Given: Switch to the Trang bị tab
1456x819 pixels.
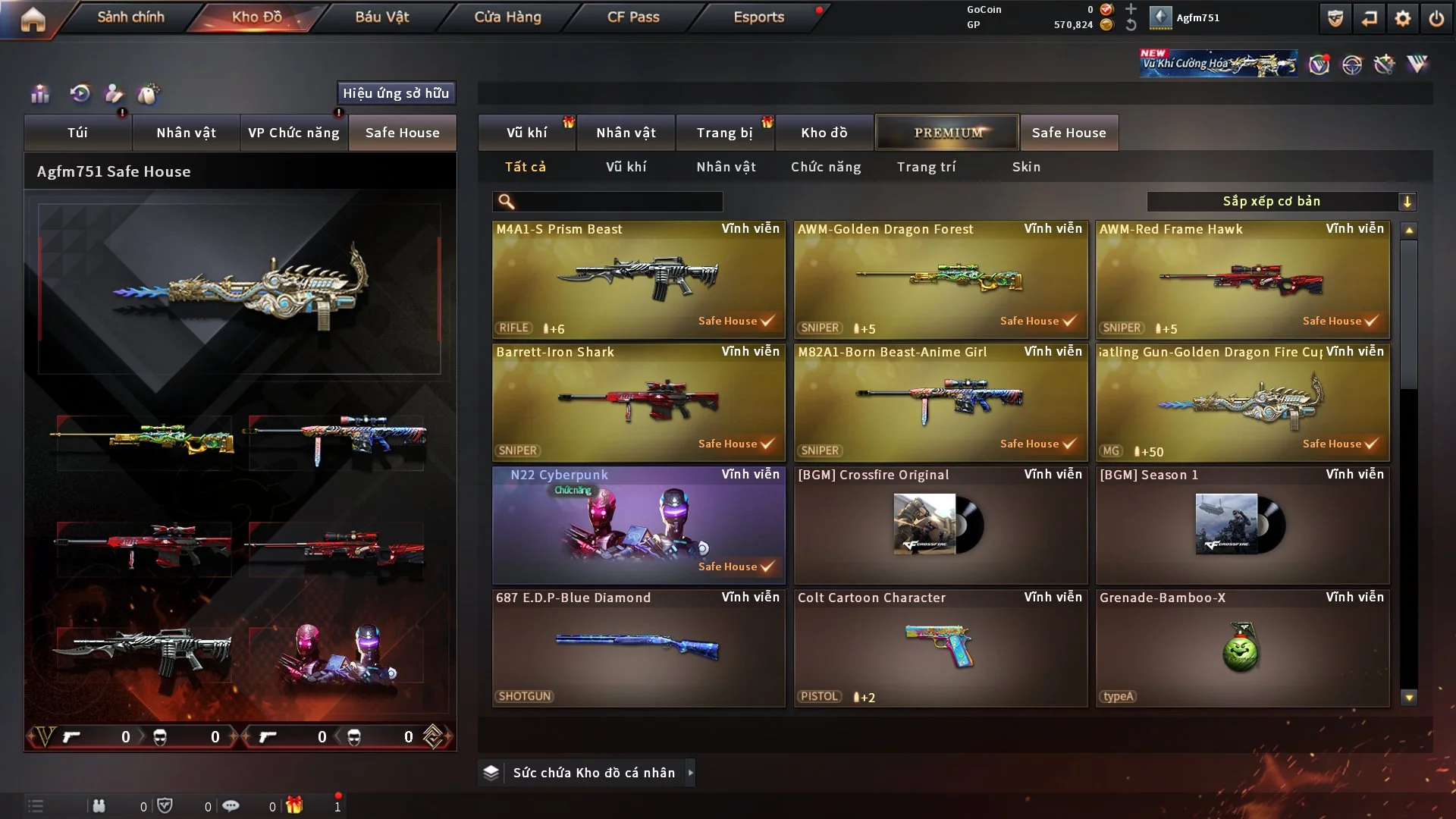Looking at the screenshot, I should coord(724,133).
